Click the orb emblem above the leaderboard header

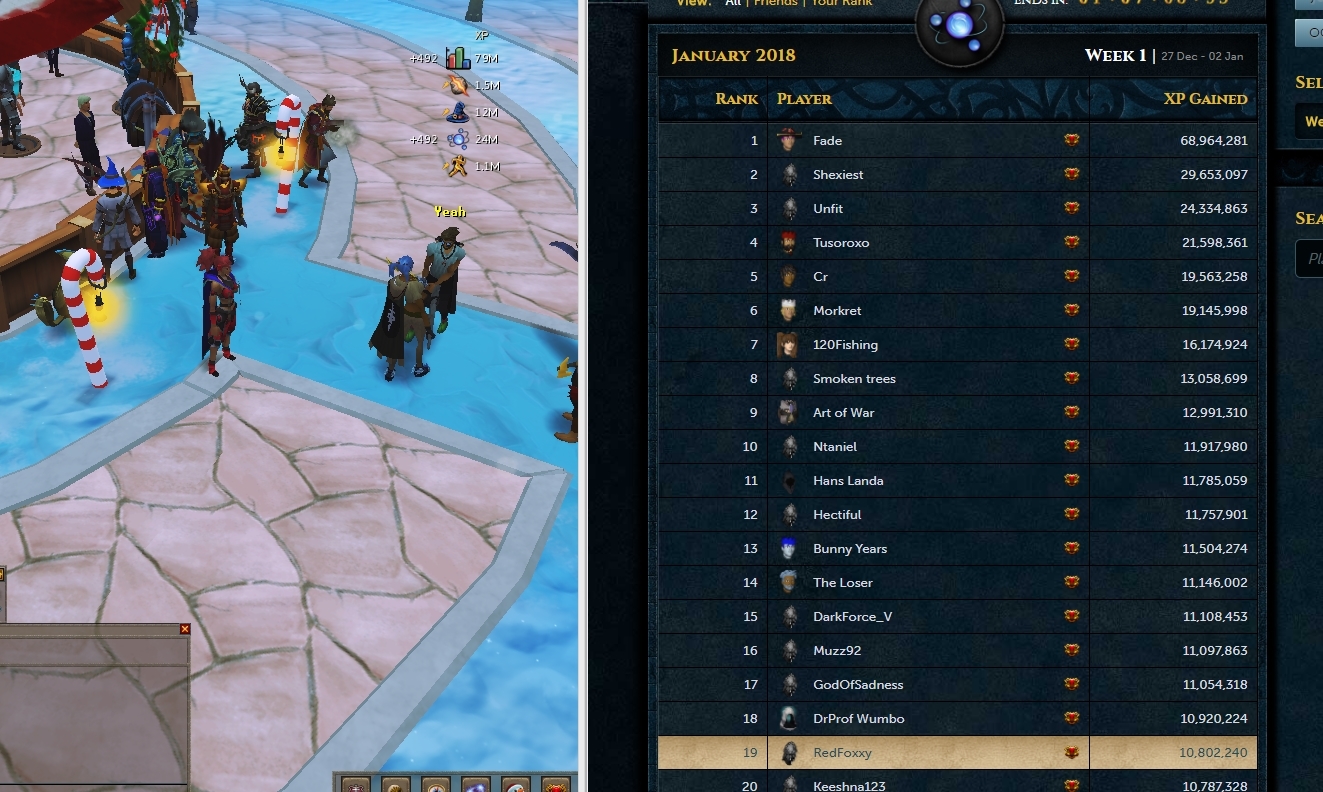tap(958, 28)
